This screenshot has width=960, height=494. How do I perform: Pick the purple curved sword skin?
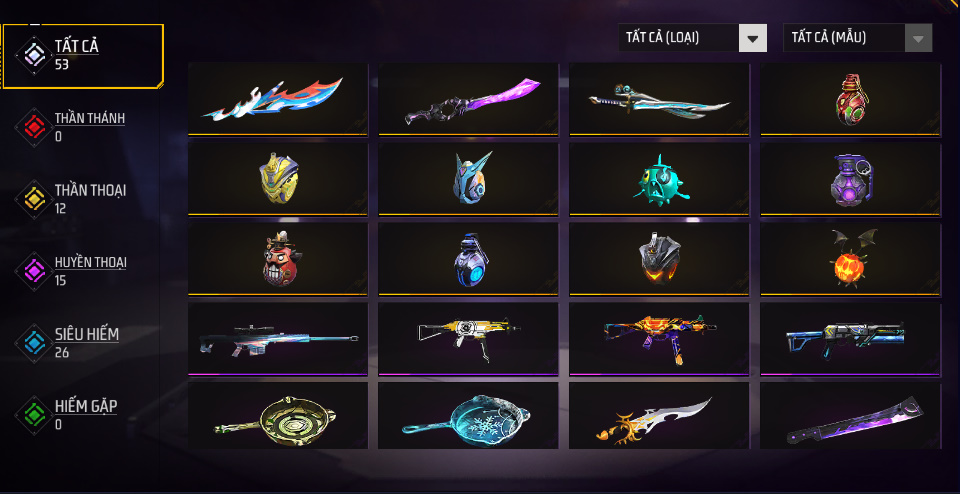coord(463,98)
